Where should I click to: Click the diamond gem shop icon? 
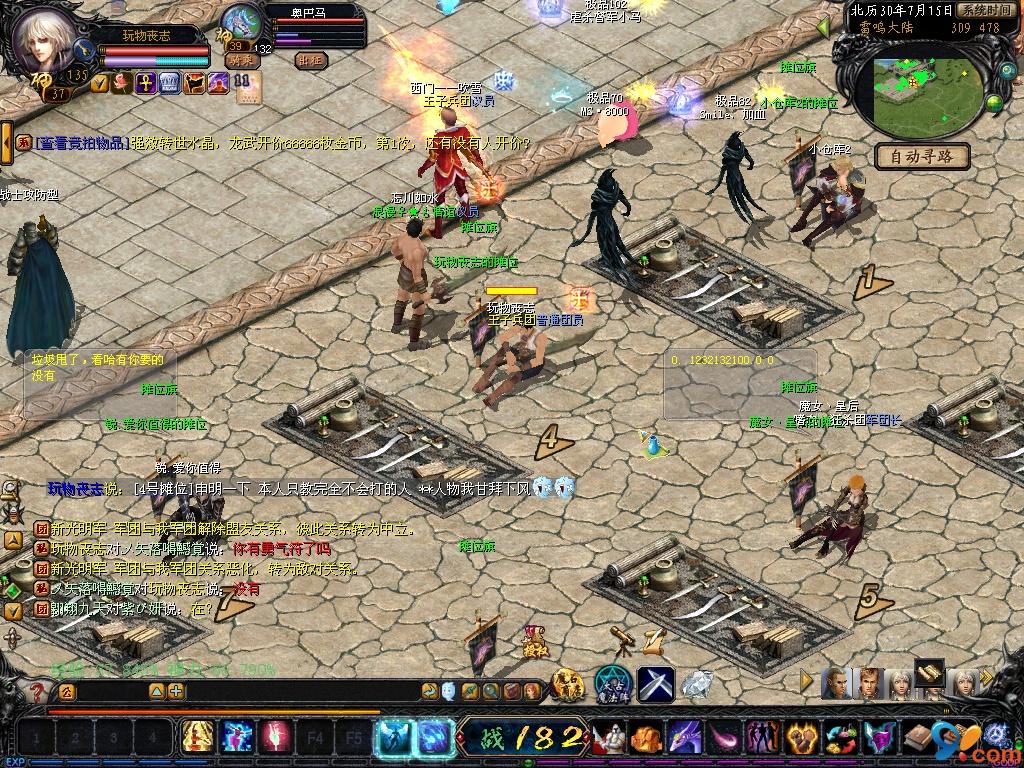697,685
